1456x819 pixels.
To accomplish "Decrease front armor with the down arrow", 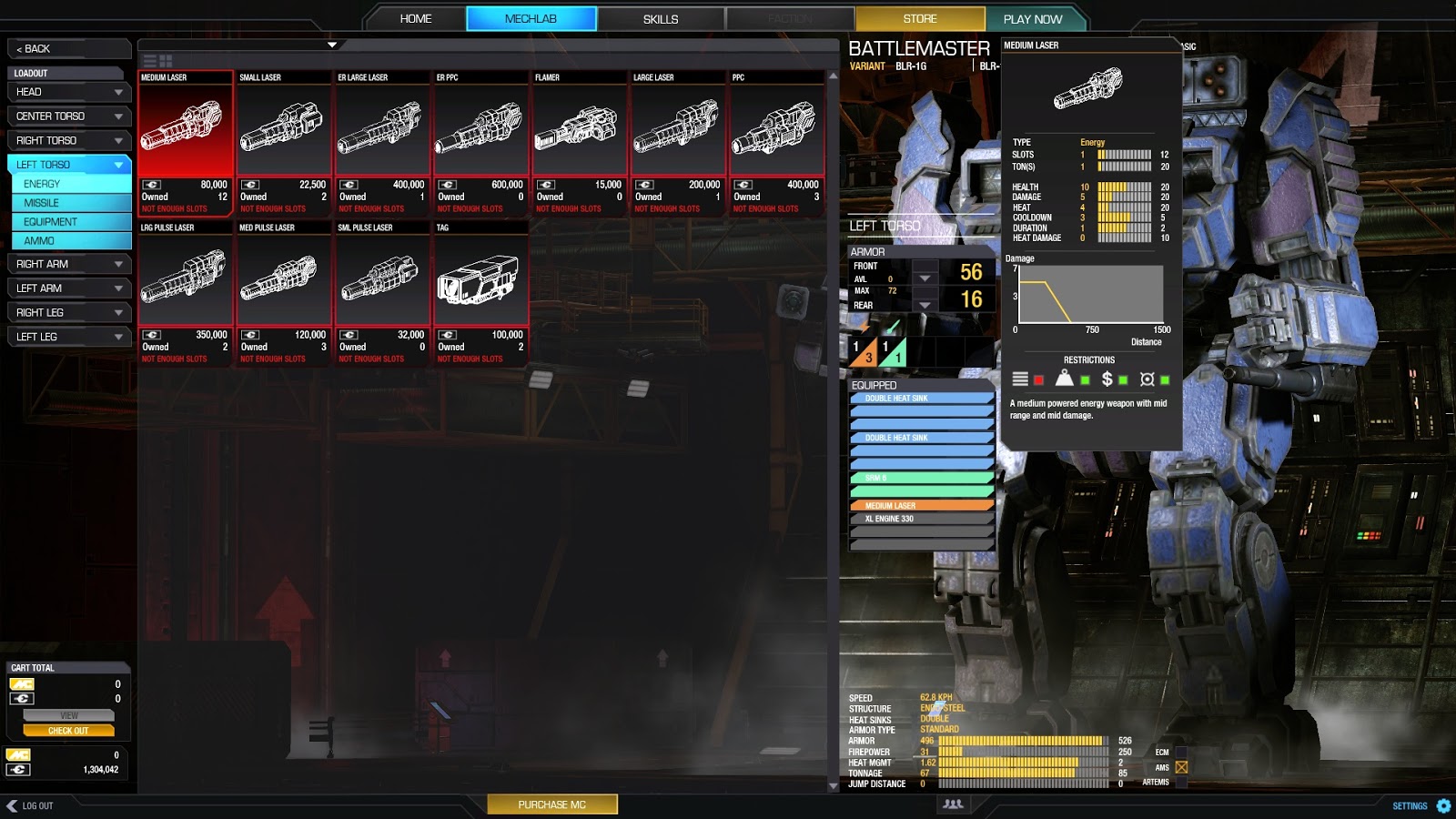I will point(925,278).
